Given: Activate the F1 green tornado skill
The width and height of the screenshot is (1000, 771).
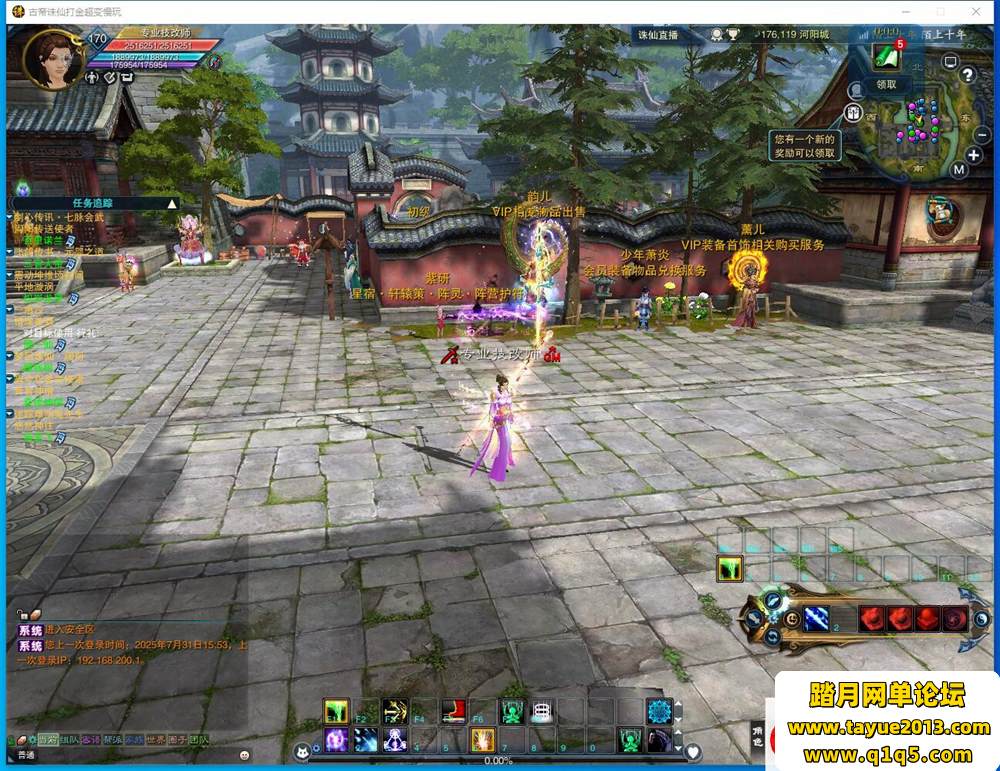Looking at the screenshot, I should point(336,711).
